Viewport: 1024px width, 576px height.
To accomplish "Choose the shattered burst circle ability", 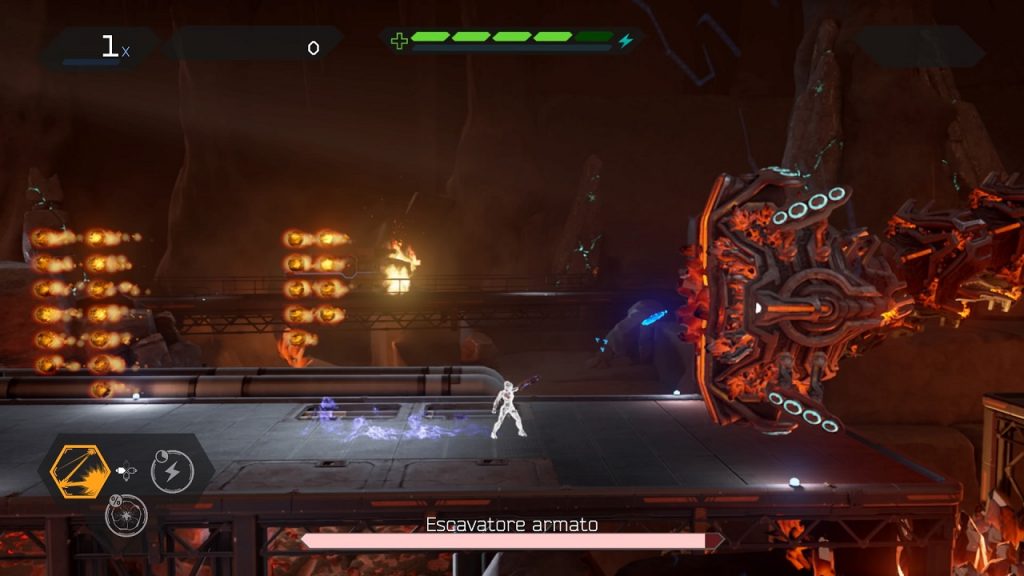I will pyautogui.click(x=127, y=515).
